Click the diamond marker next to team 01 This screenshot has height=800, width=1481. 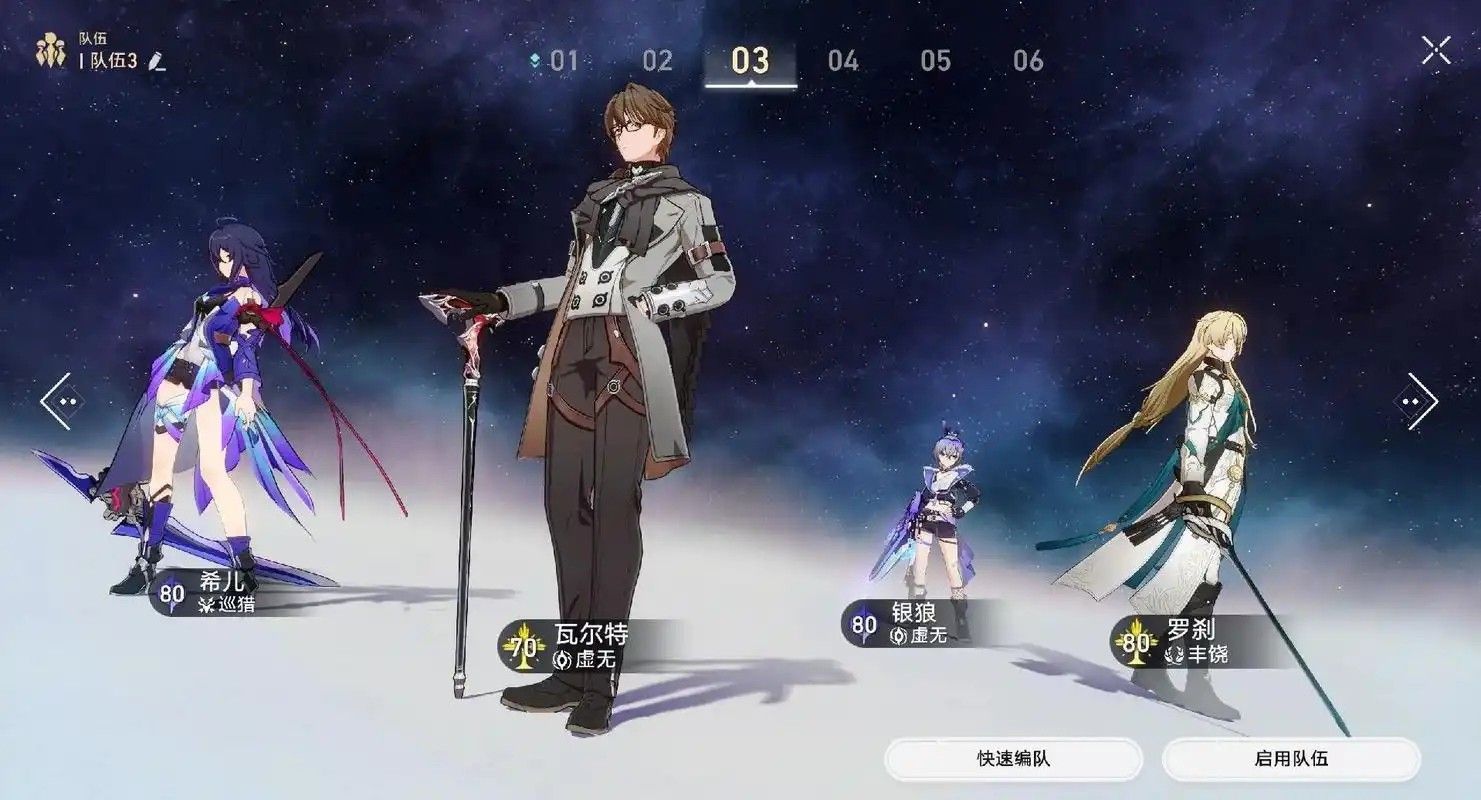pos(537,60)
